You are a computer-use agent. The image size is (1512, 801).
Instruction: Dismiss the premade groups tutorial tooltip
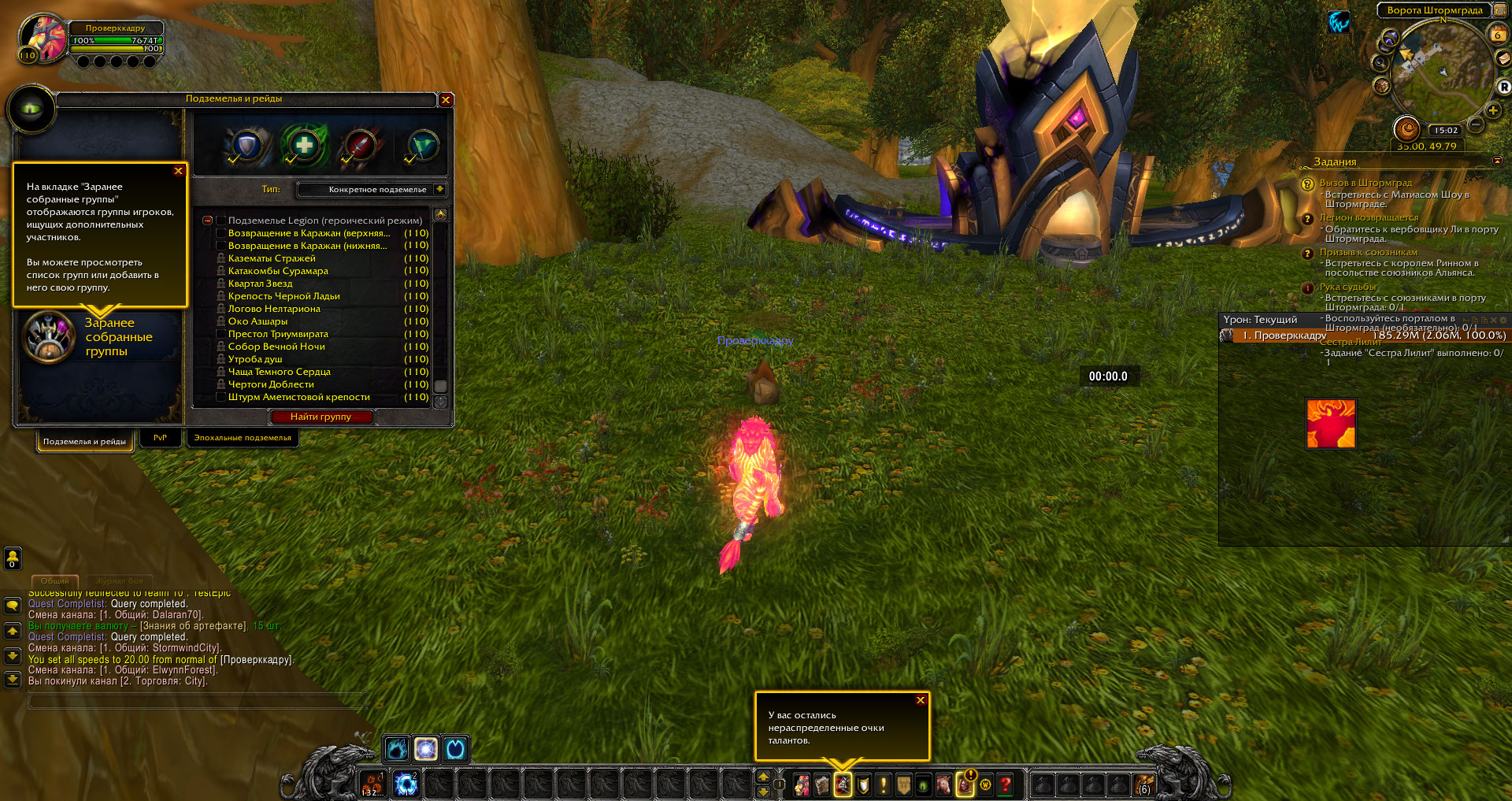pyautogui.click(x=178, y=171)
